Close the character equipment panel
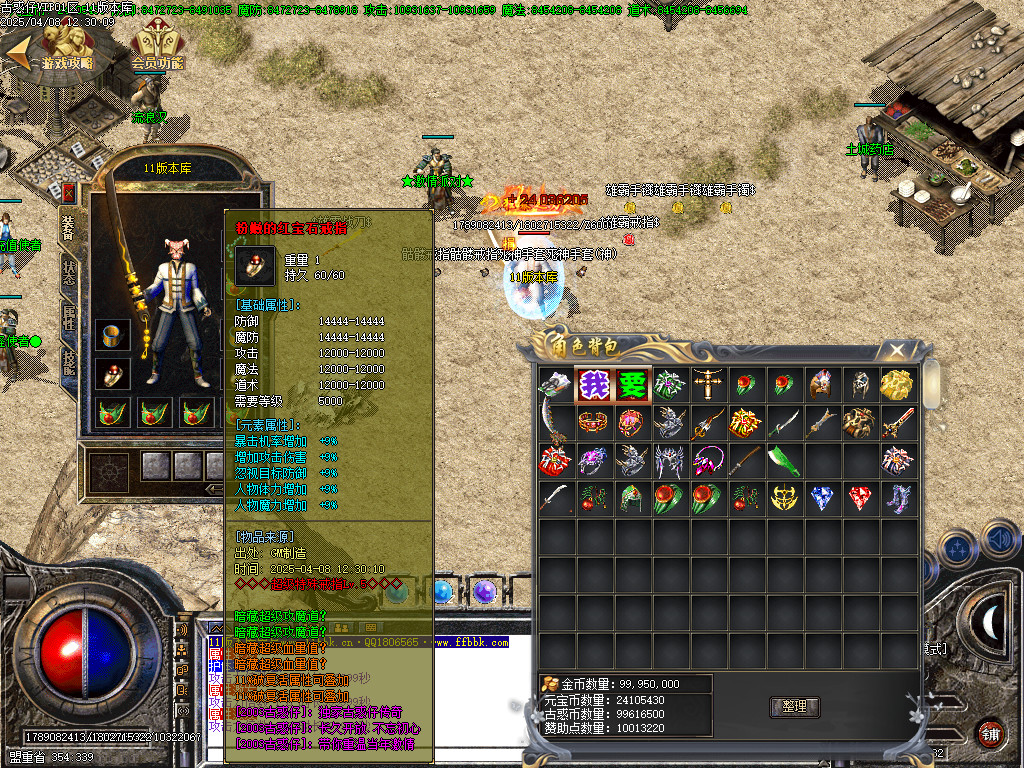 tap(69, 192)
